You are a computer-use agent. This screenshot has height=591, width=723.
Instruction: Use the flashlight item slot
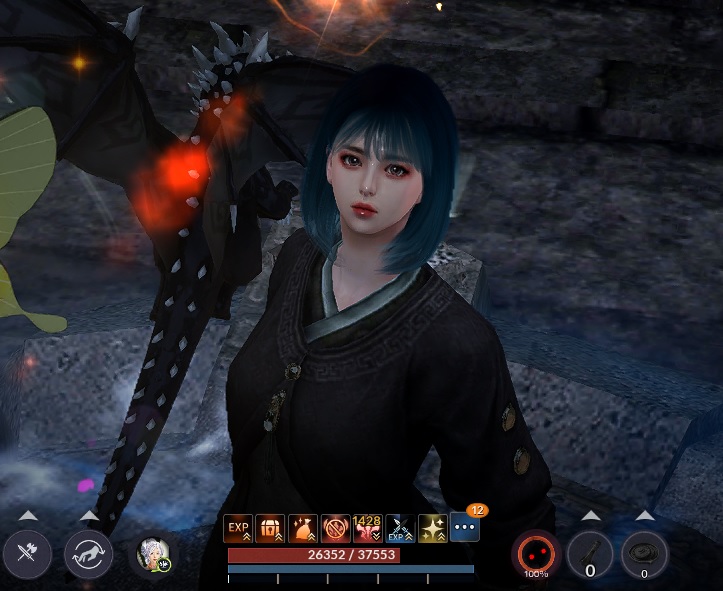coord(590,554)
